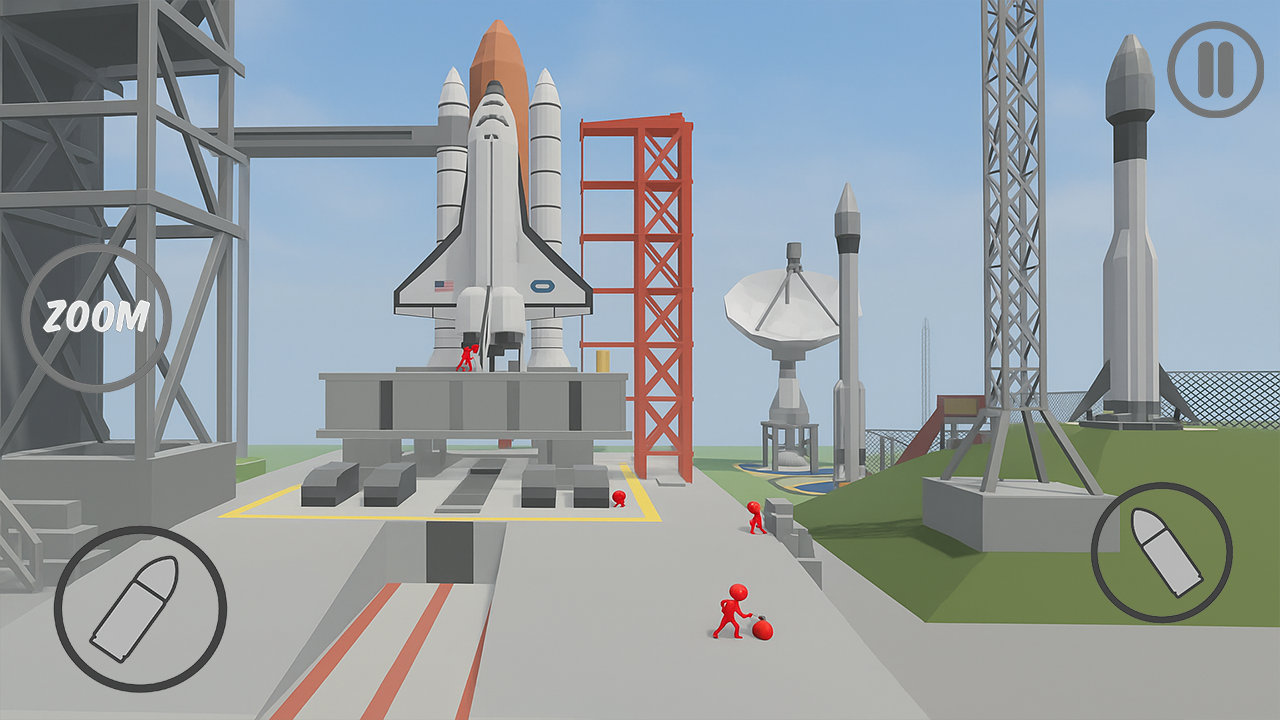Fire using the outlined bullet button

click(x=140, y=608)
